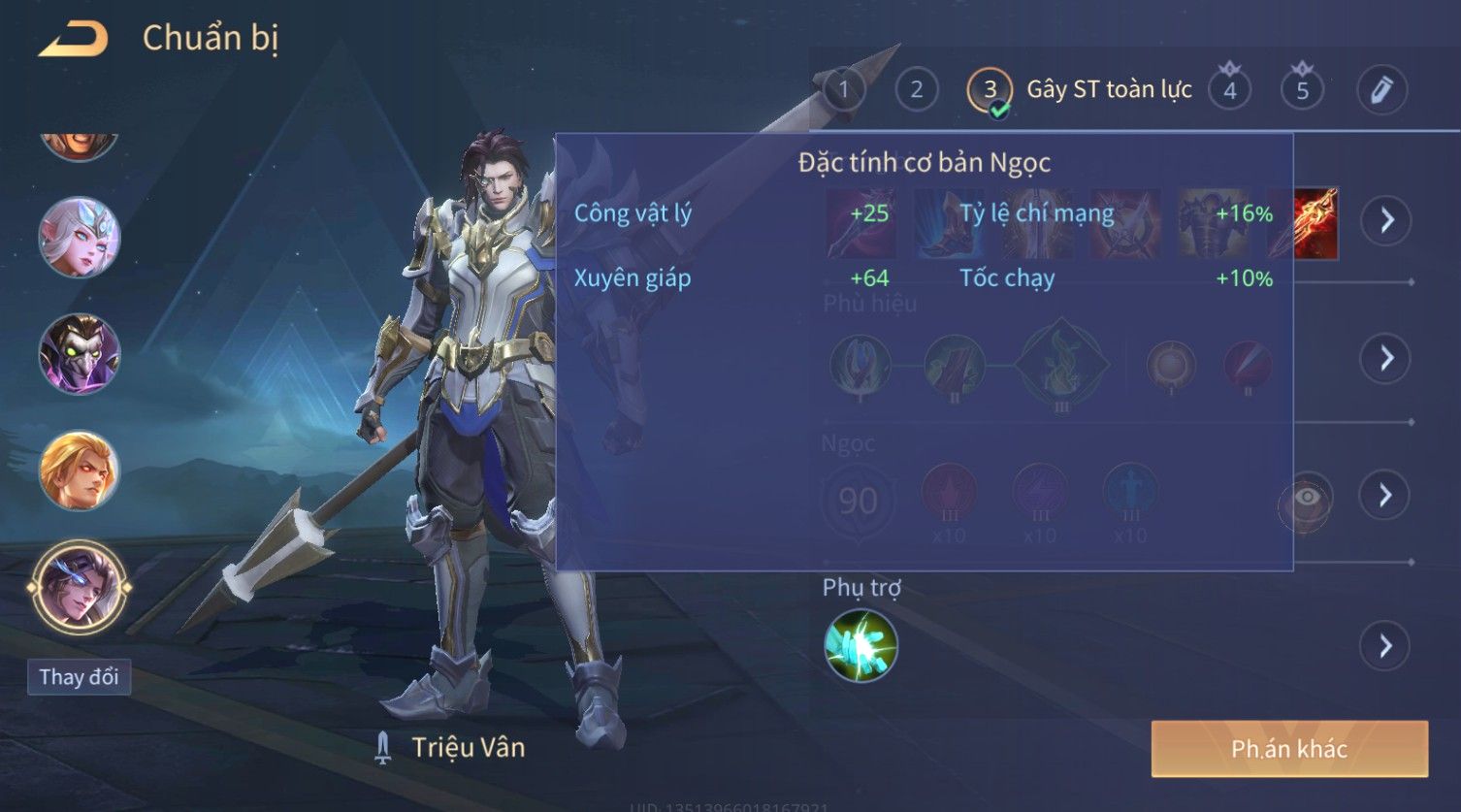
Task: Select the glowing fist support spell icon
Action: pyautogui.click(x=860, y=646)
